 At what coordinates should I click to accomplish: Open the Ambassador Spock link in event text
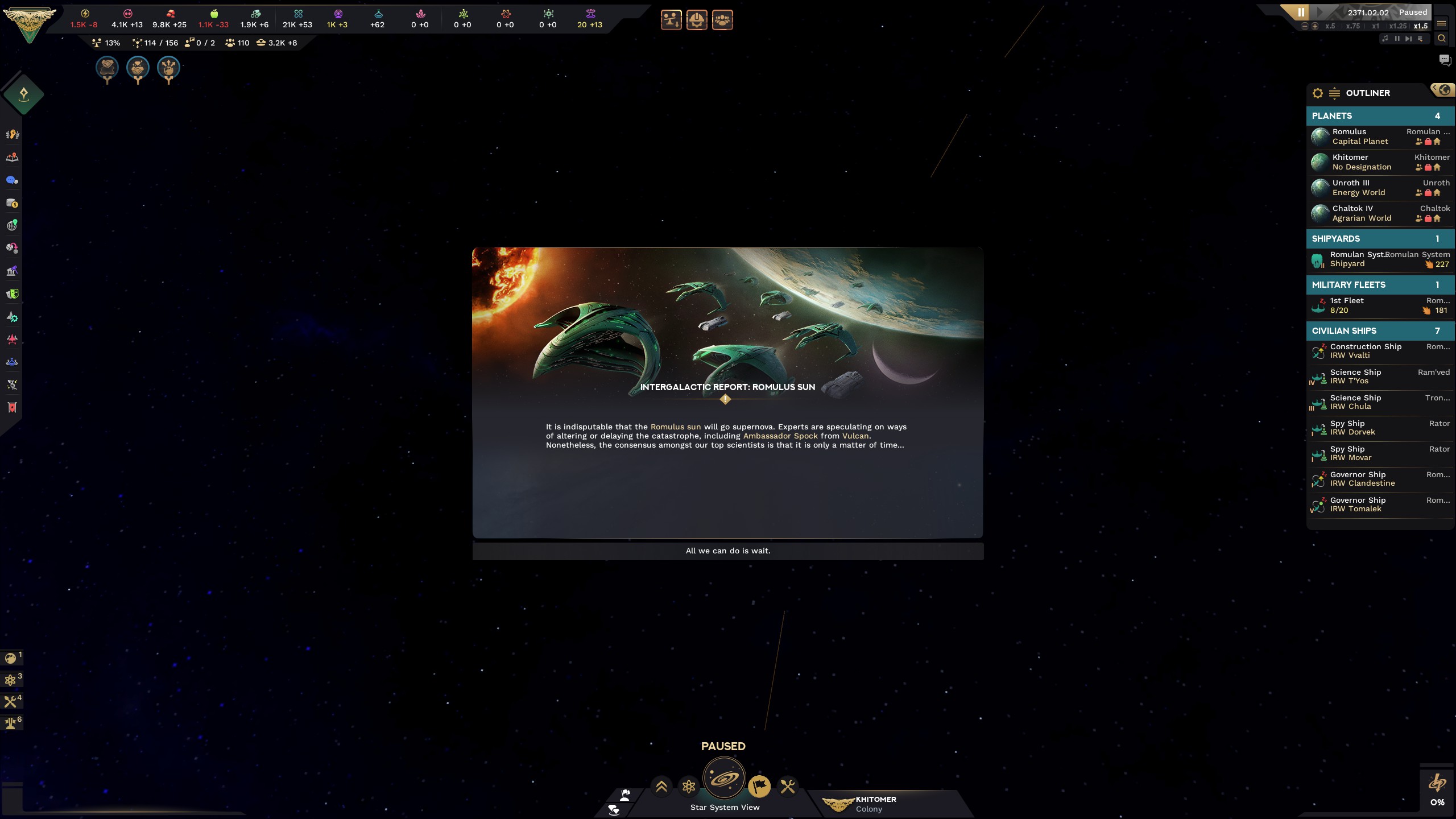click(x=781, y=436)
